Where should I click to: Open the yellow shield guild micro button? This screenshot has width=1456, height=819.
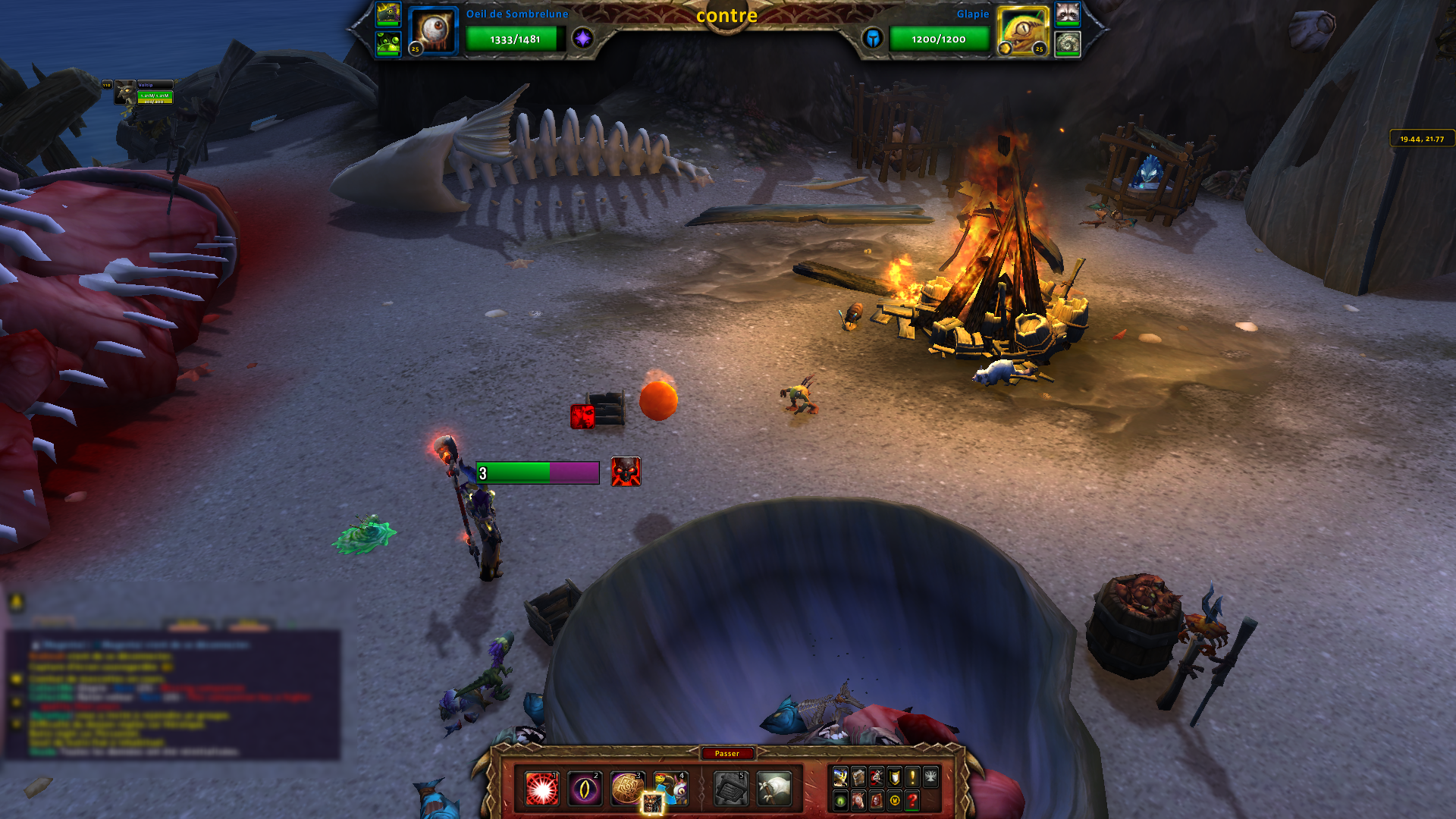895,777
